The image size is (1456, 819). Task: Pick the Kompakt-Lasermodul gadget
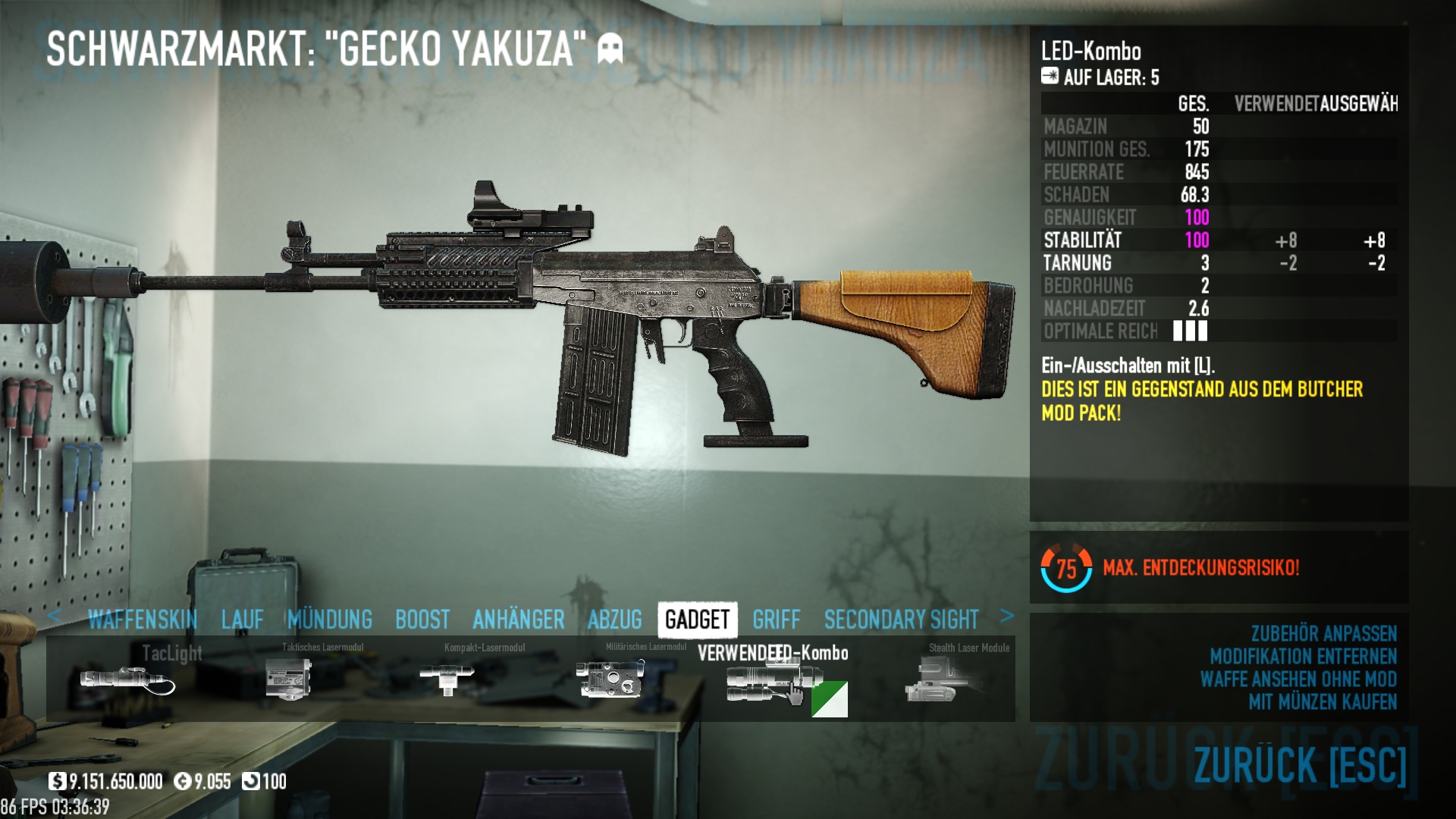(447, 679)
